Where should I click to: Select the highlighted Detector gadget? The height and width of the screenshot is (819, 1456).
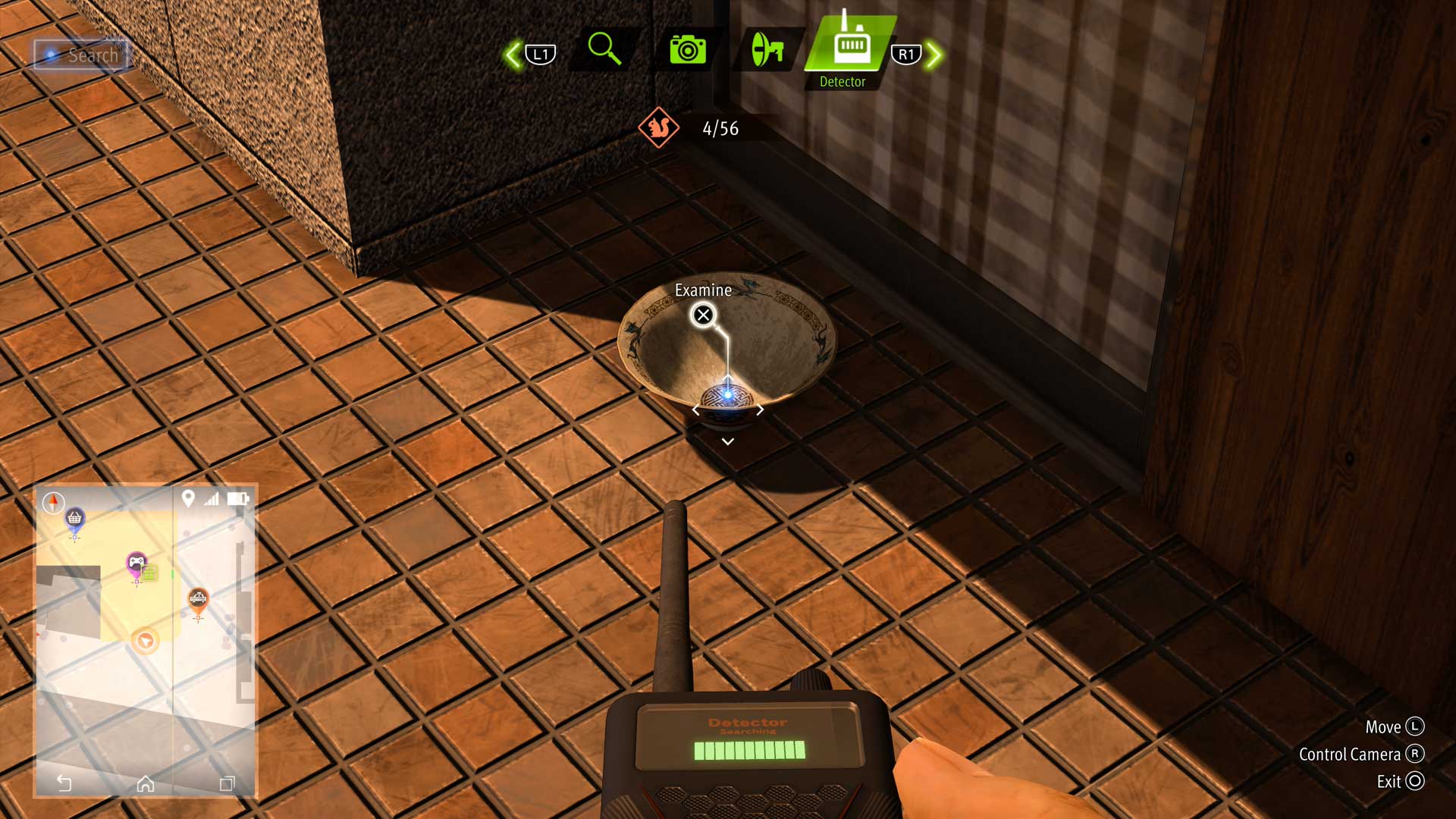point(851,45)
